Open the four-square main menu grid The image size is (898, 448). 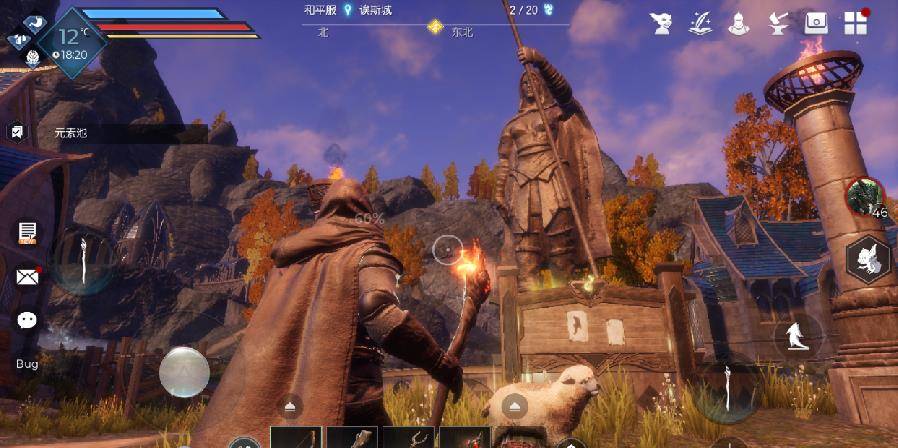[855, 23]
